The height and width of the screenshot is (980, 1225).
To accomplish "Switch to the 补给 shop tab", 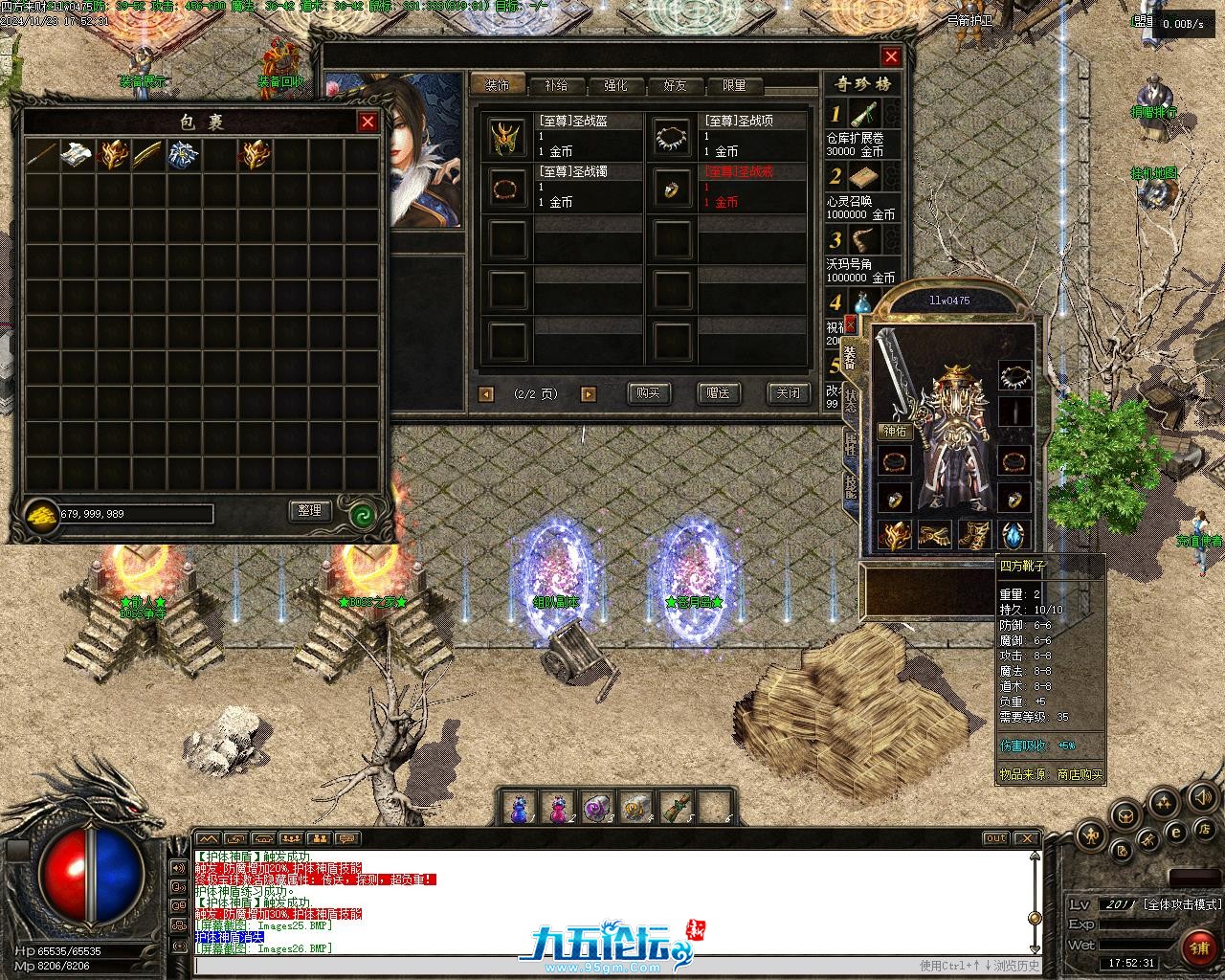I will [556, 85].
